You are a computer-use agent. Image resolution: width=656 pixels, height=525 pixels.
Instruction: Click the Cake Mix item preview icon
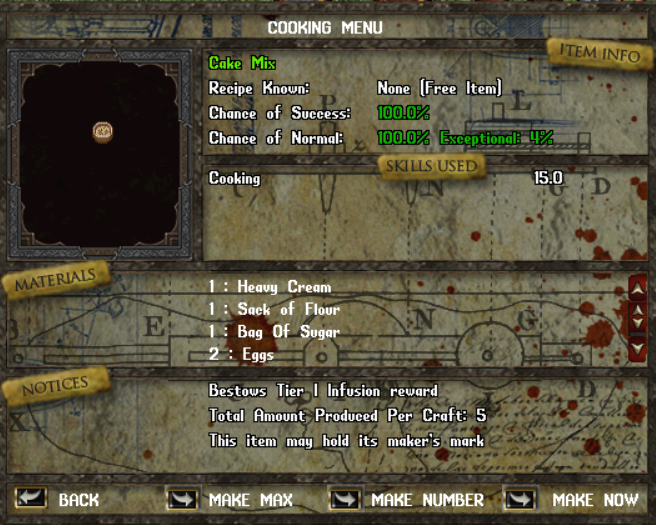tap(101, 131)
